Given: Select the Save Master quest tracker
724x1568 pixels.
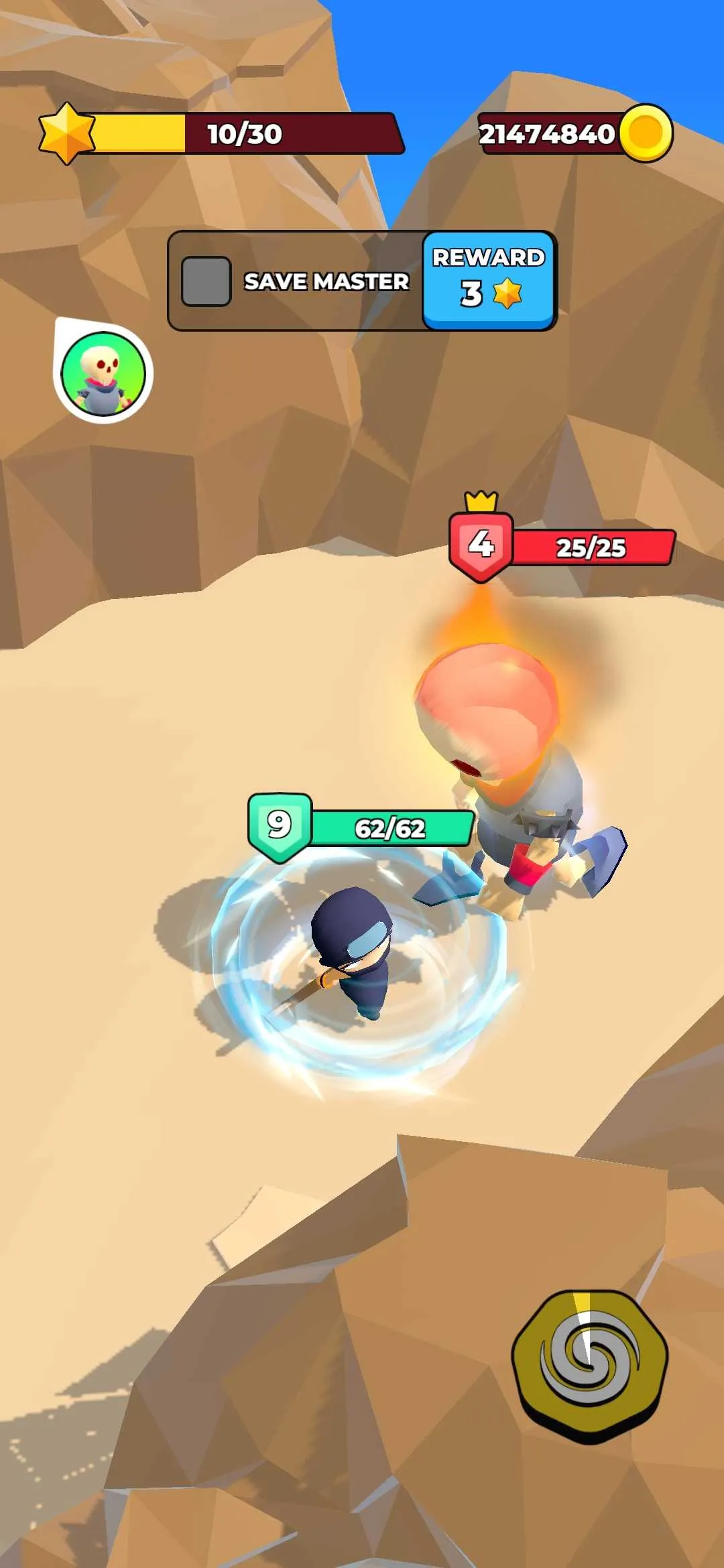Looking at the screenshot, I should point(296,281).
